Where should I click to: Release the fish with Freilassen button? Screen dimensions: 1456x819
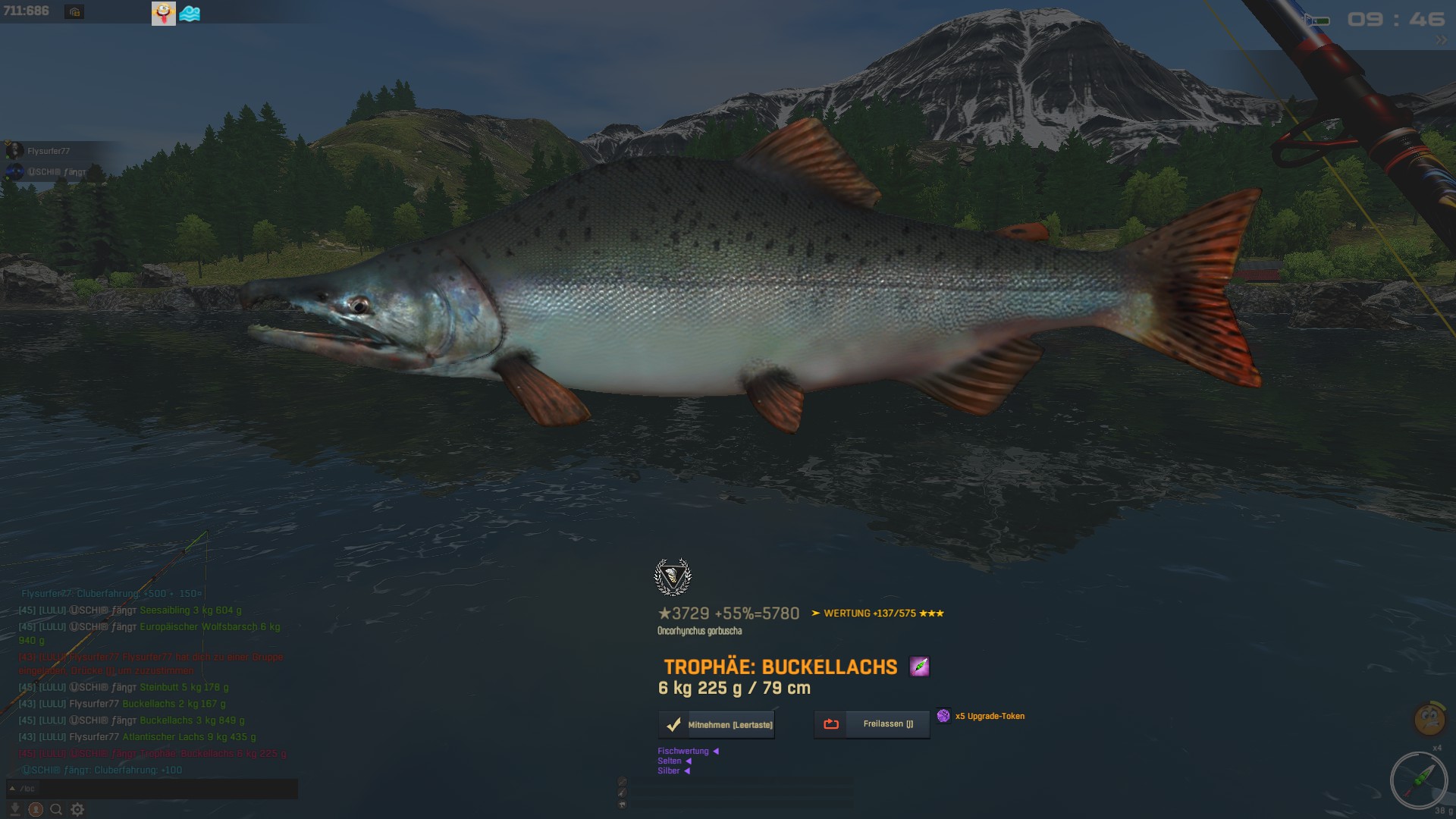872,724
